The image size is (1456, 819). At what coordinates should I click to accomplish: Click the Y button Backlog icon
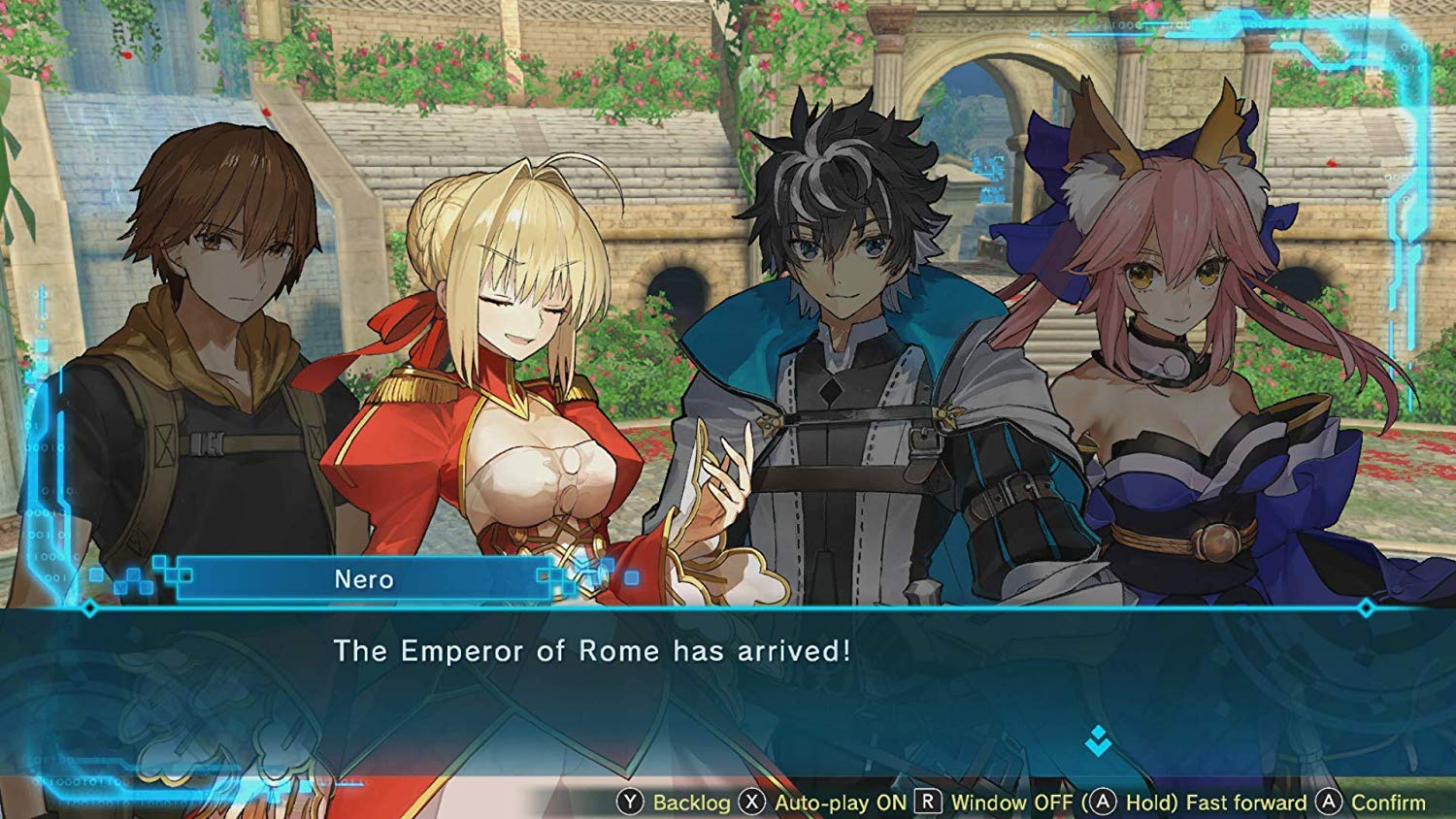click(632, 802)
